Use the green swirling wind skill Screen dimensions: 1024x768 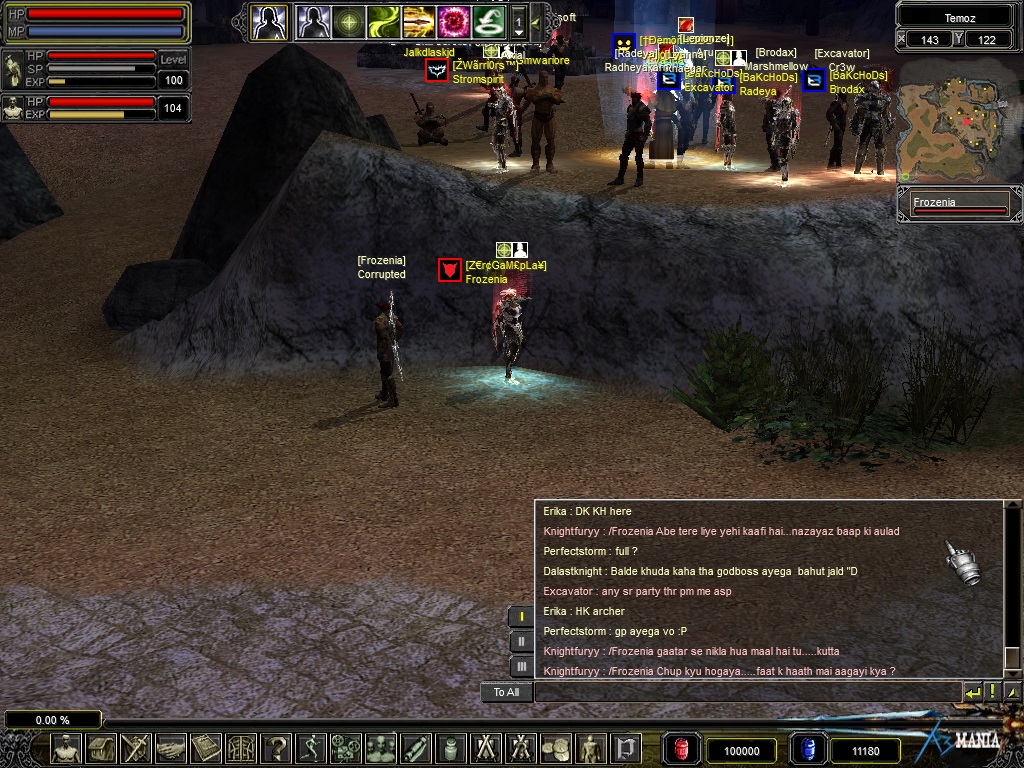click(383, 21)
